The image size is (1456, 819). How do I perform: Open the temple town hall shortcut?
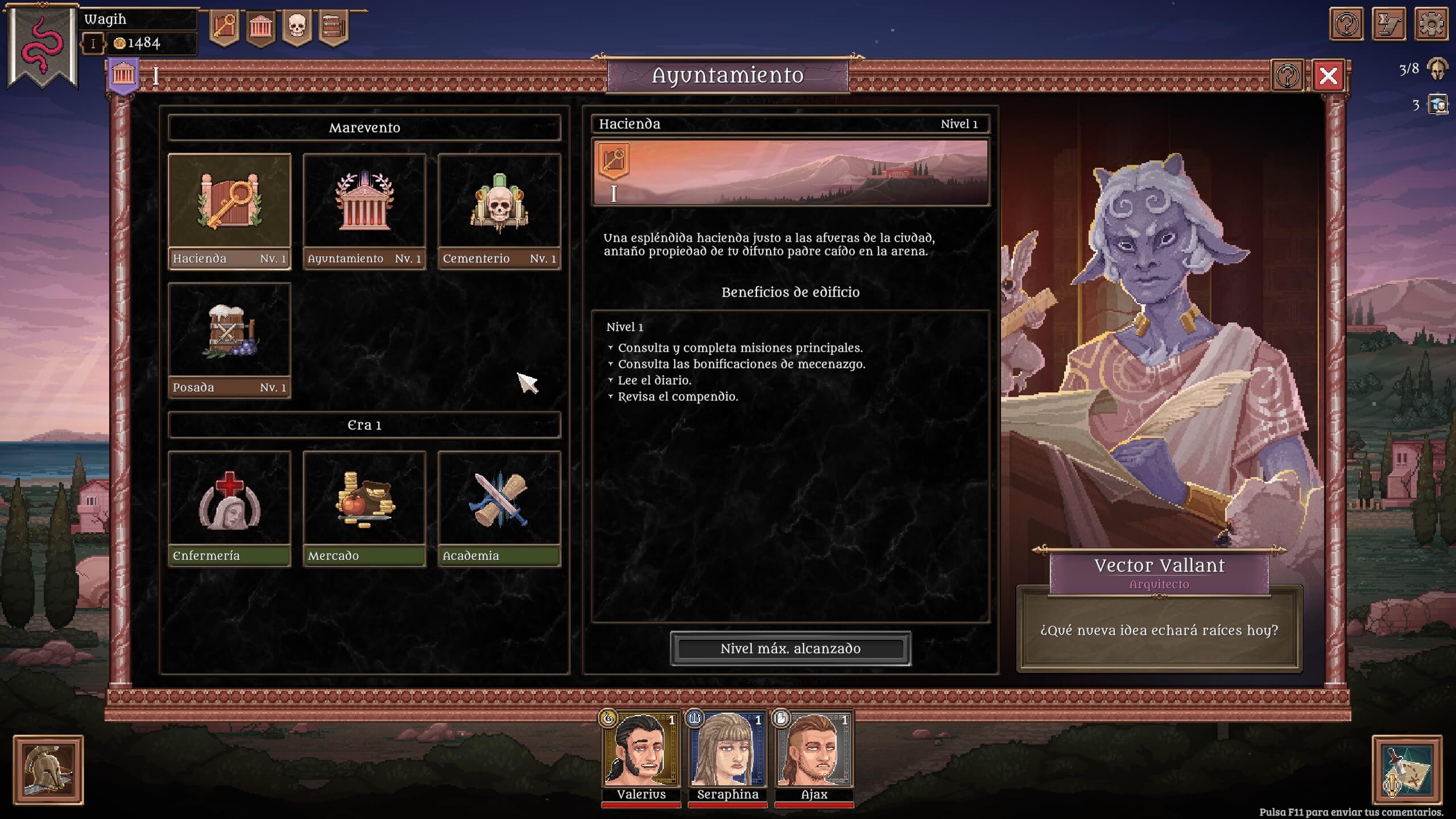tap(260, 27)
